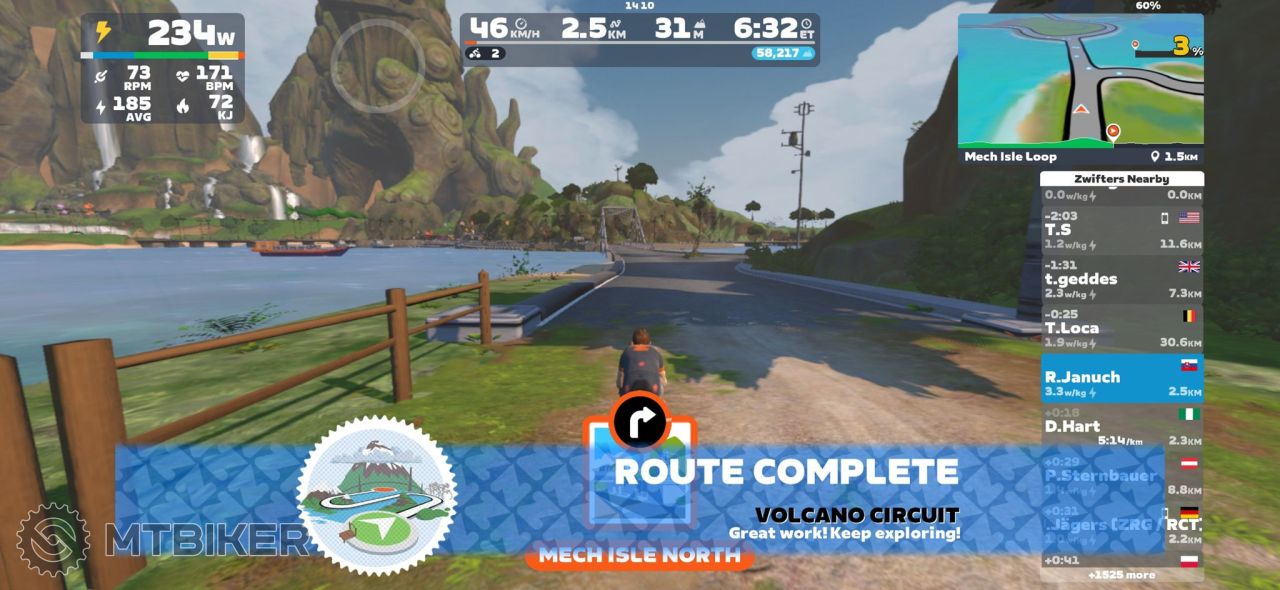Open the minimap
Screen dimensions: 1280x590
1080,80
